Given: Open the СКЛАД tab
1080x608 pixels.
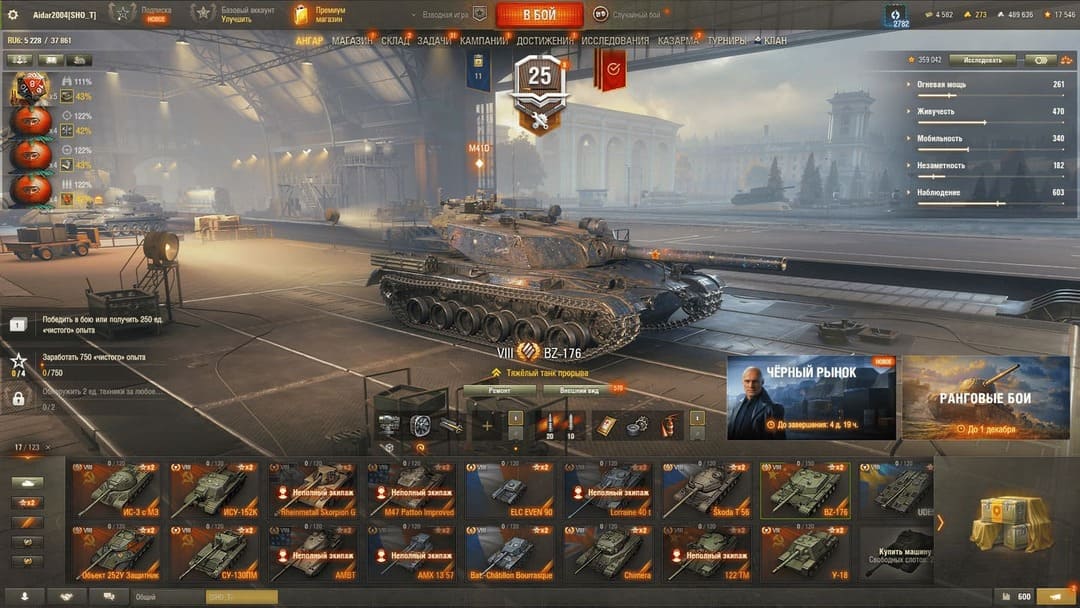Looking at the screenshot, I should (395, 41).
